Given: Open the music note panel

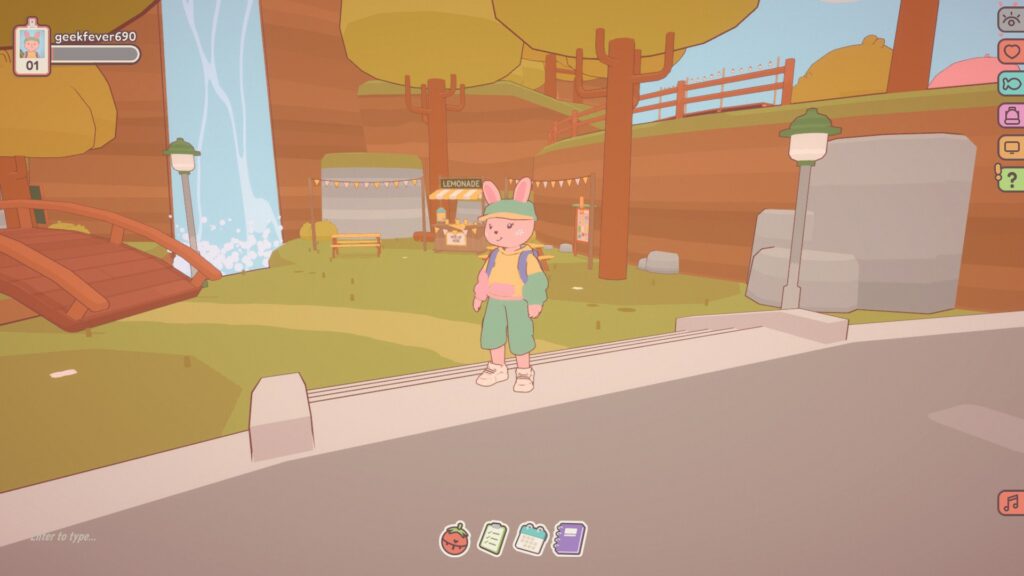Looking at the screenshot, I should (x=1011, y=502).
